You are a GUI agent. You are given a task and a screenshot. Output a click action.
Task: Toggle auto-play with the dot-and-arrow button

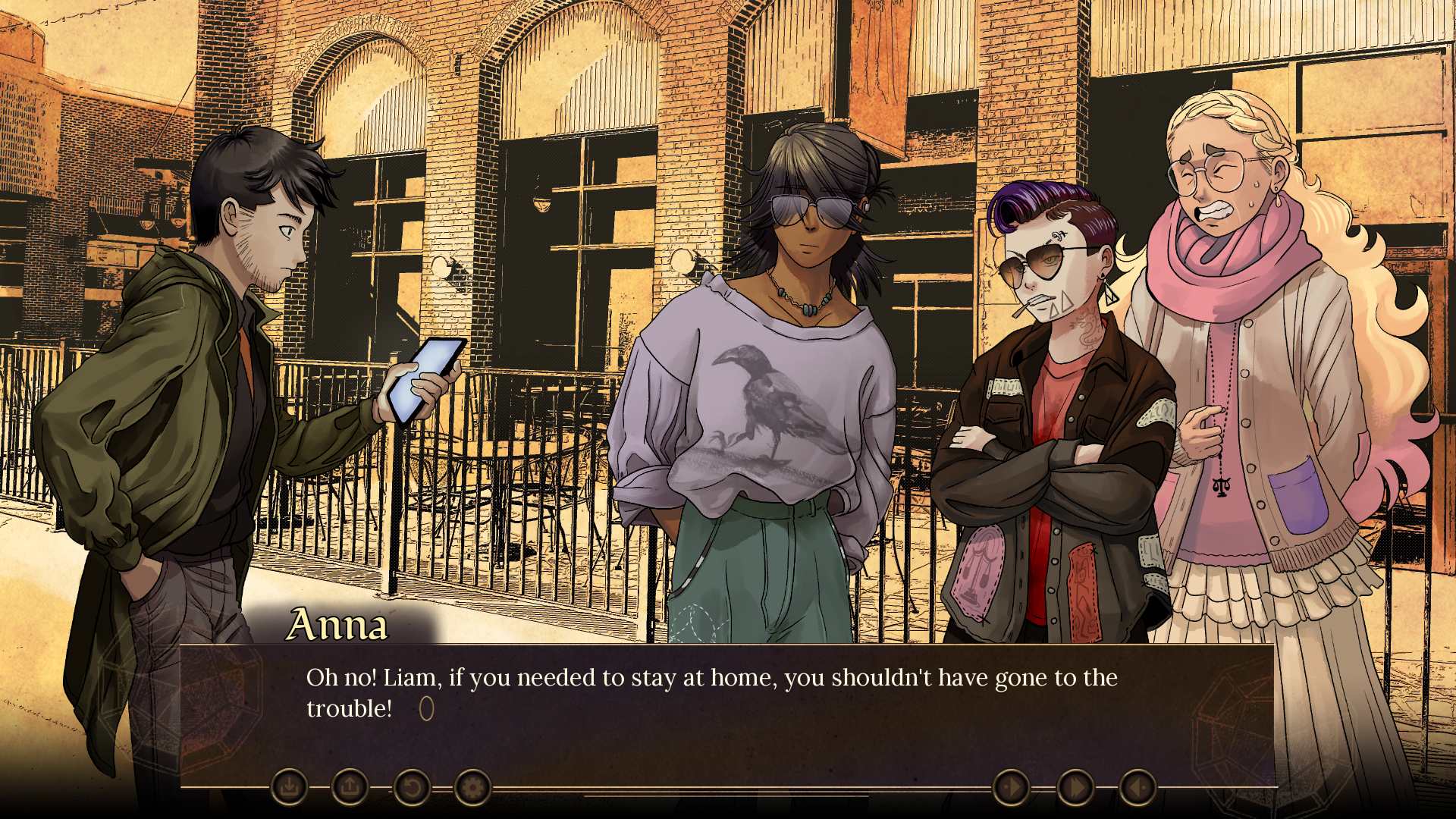(x=1011, y=788)
